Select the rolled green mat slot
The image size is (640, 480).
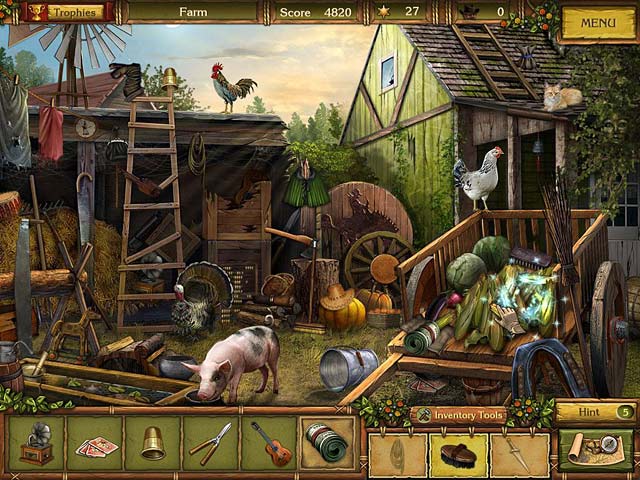(x=327, y=443)
